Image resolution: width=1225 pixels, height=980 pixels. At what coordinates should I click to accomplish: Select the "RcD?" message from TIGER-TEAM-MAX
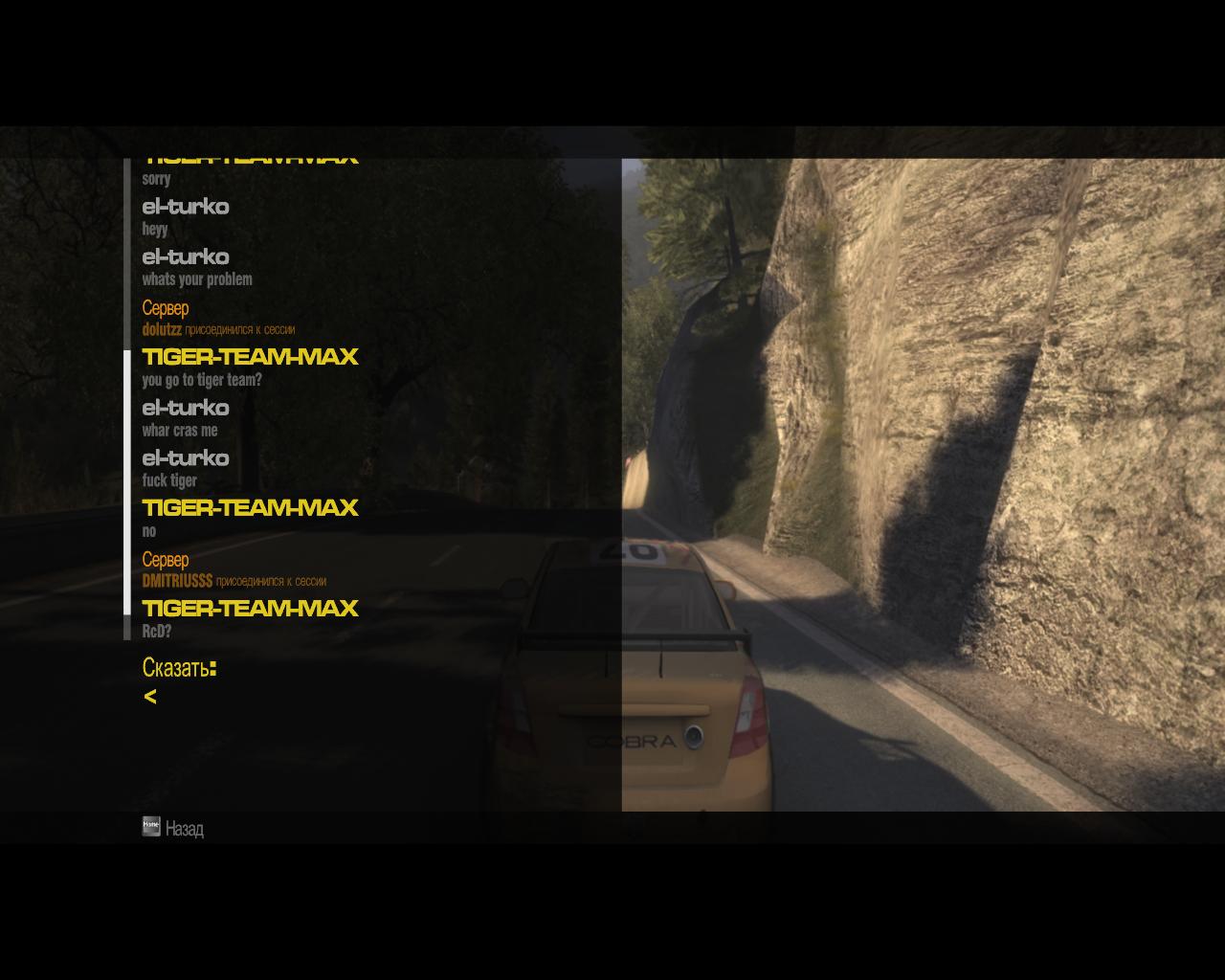tap(157, 632)
